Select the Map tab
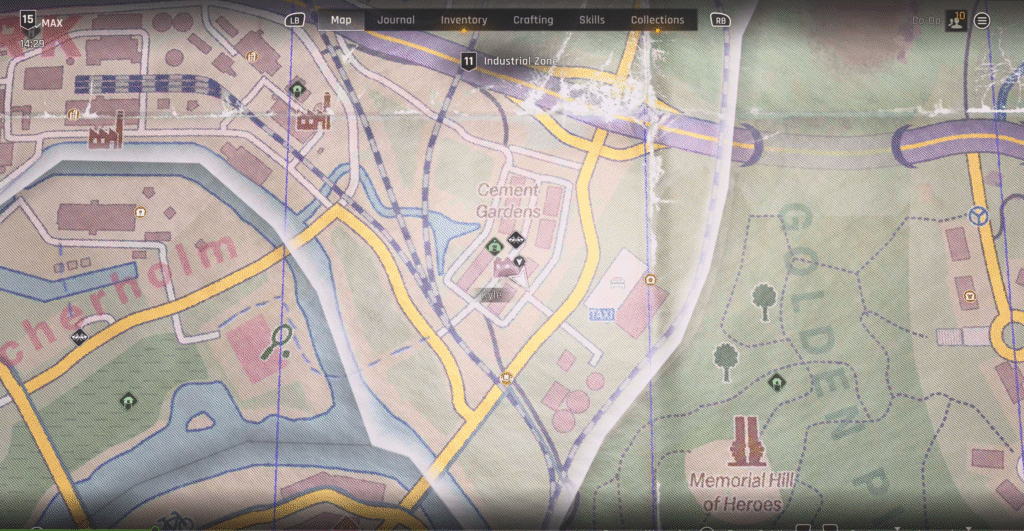This screenshot has height=531, width=1024. 341,20
